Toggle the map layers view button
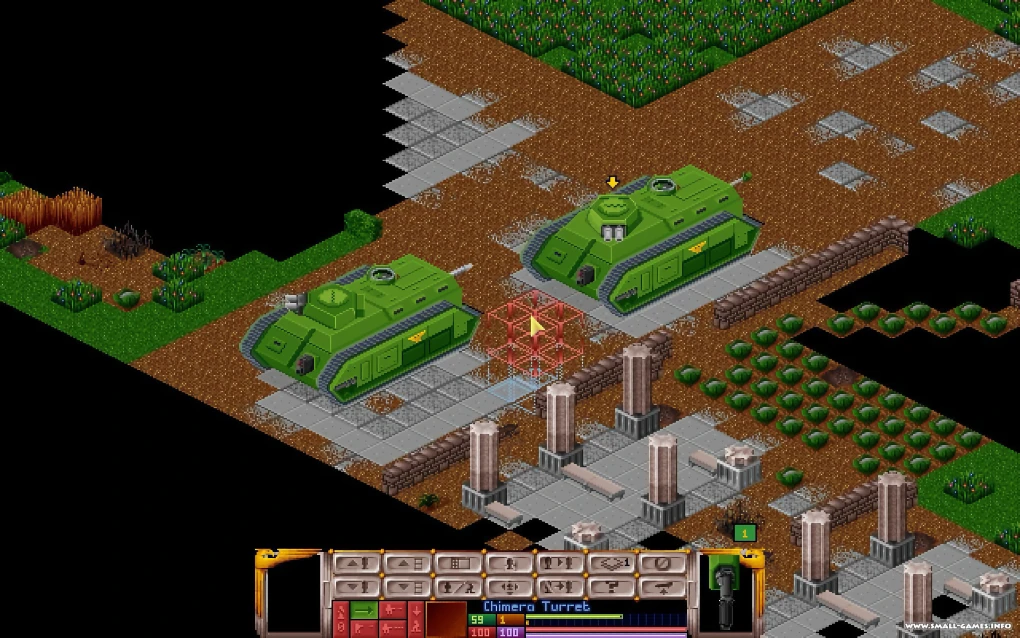1020x638 pixels. coord(615,563)
